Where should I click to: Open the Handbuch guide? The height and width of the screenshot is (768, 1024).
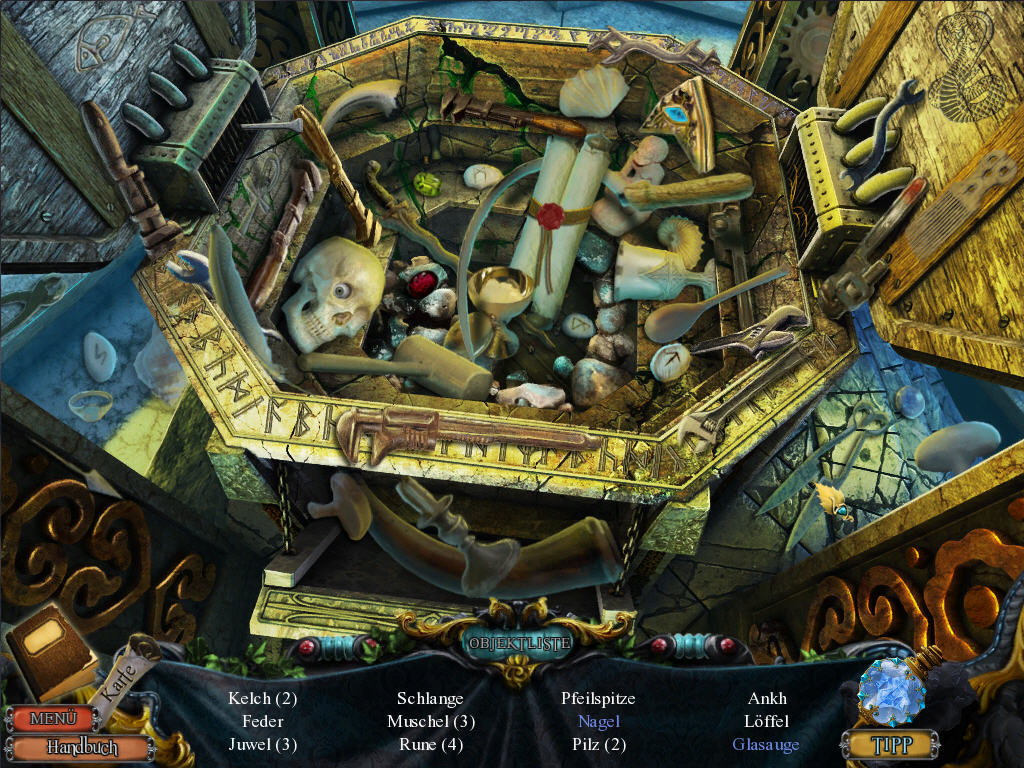(x=83, y=747)
